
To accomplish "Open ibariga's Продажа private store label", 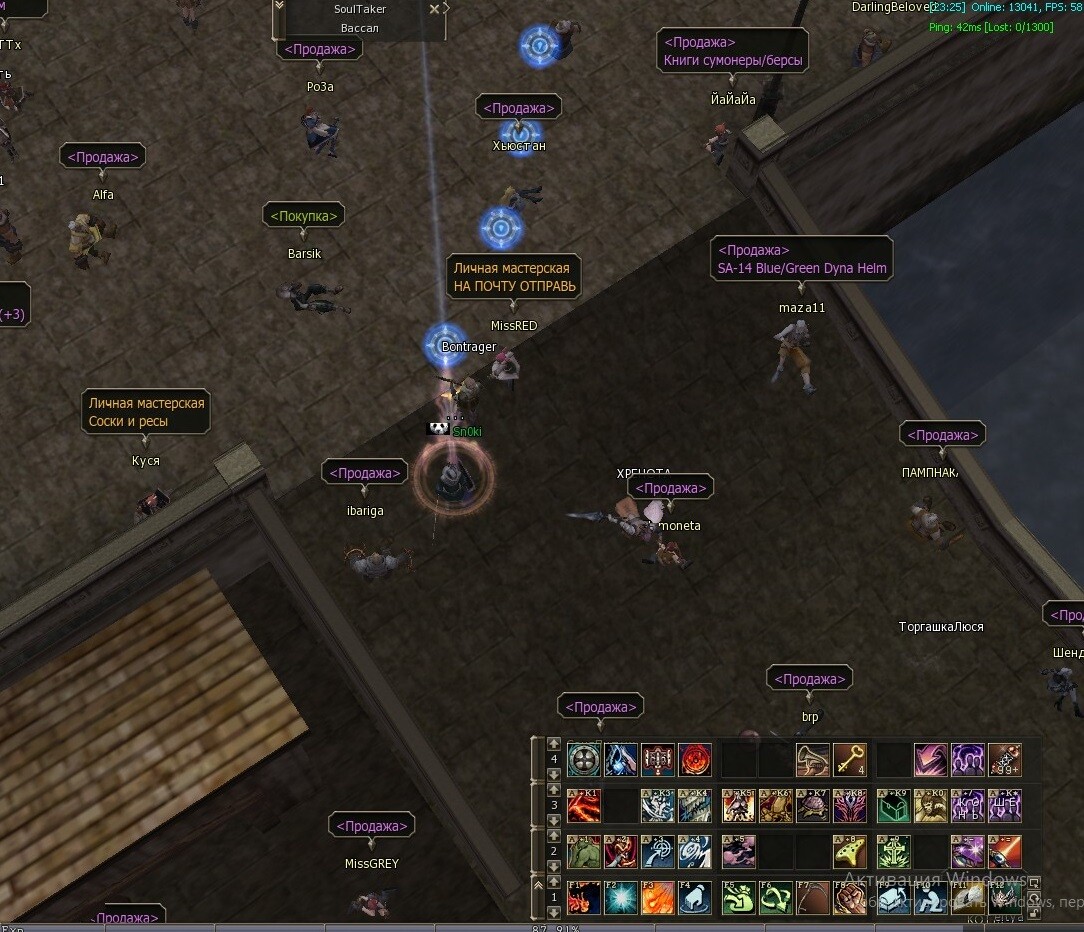I will click(364, 473).
